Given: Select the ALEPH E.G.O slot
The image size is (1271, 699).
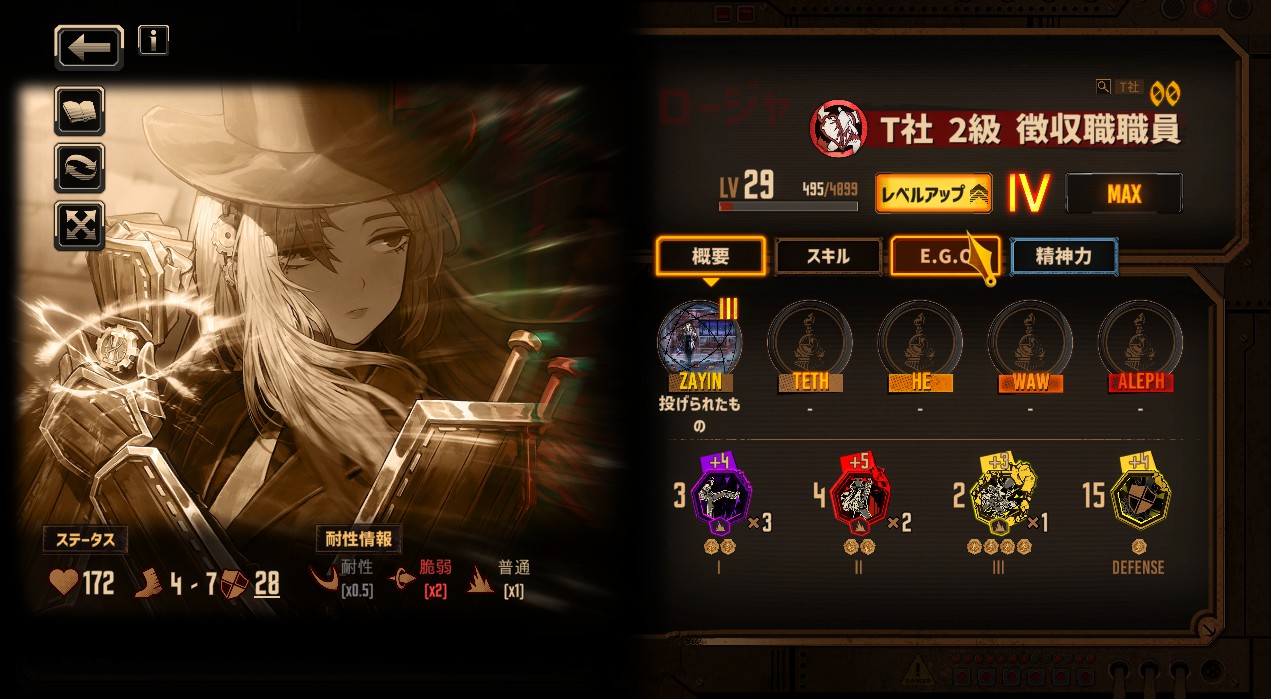Looking at the screenshot, I should coord(1139,340).
